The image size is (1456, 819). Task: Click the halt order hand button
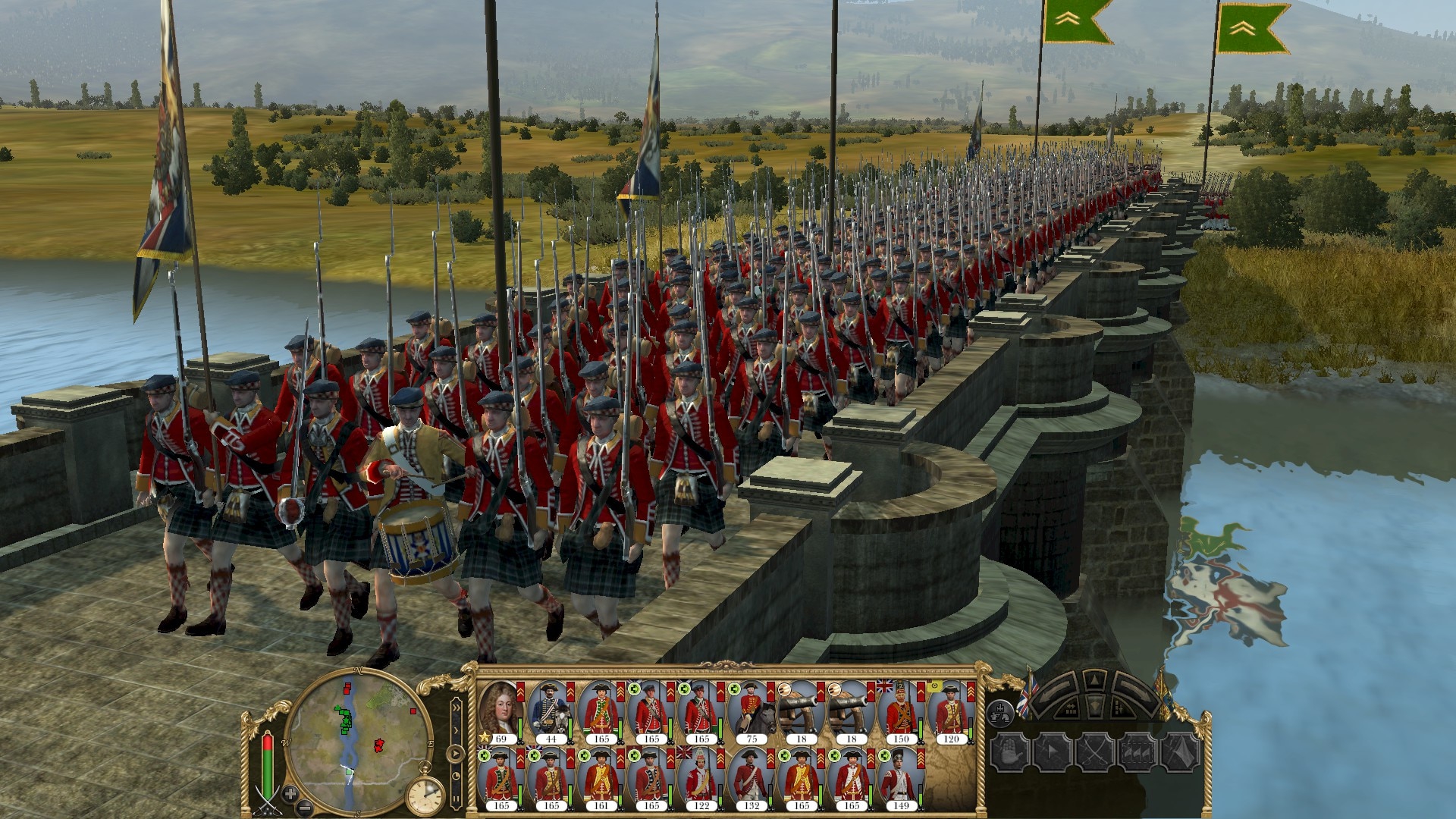1010,752
